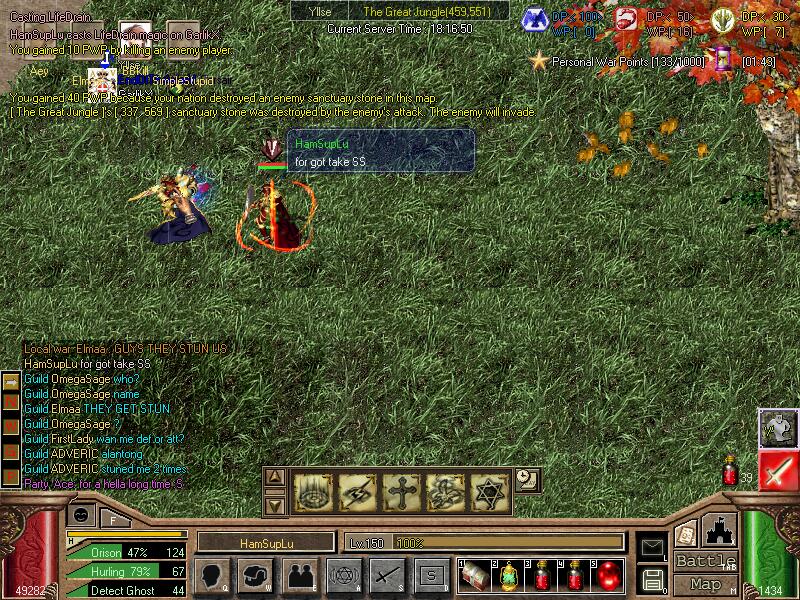
Task: Choose the dragon serpent spell icon
Action: 445,491
